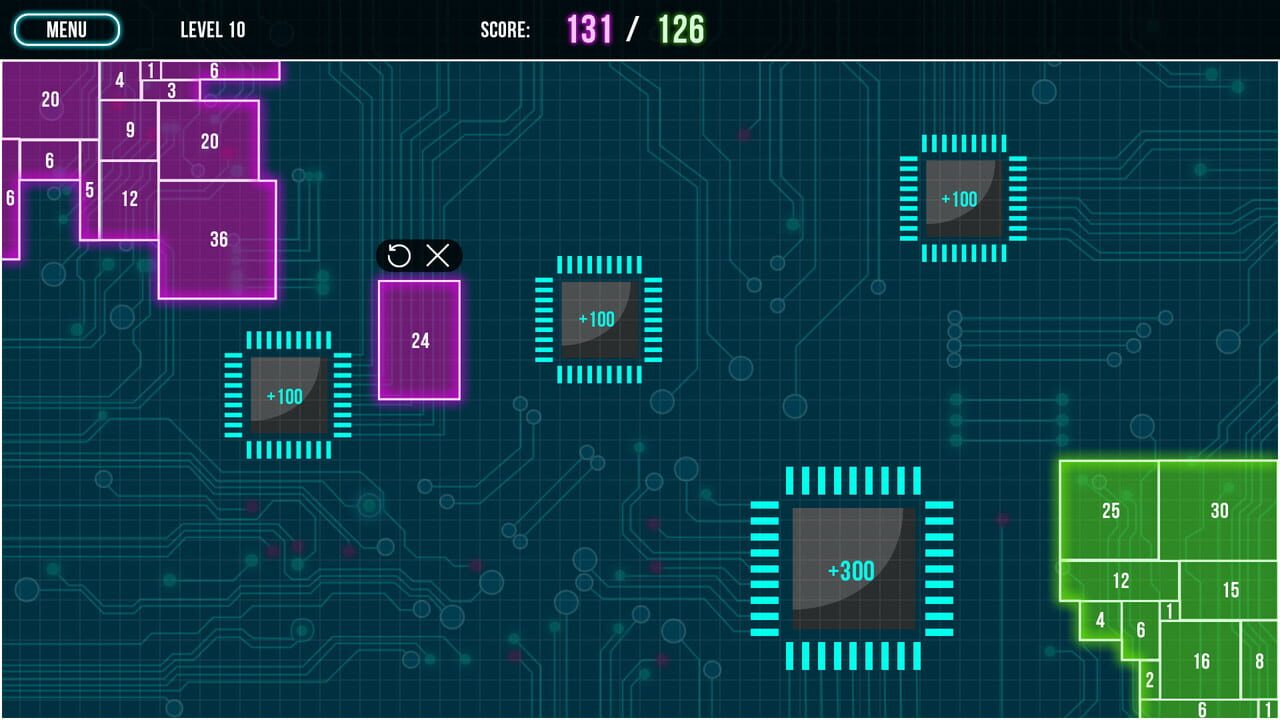1280x720 pixels.
Task: Select the magenta 12 block
Action: click(x=130, y=198)
